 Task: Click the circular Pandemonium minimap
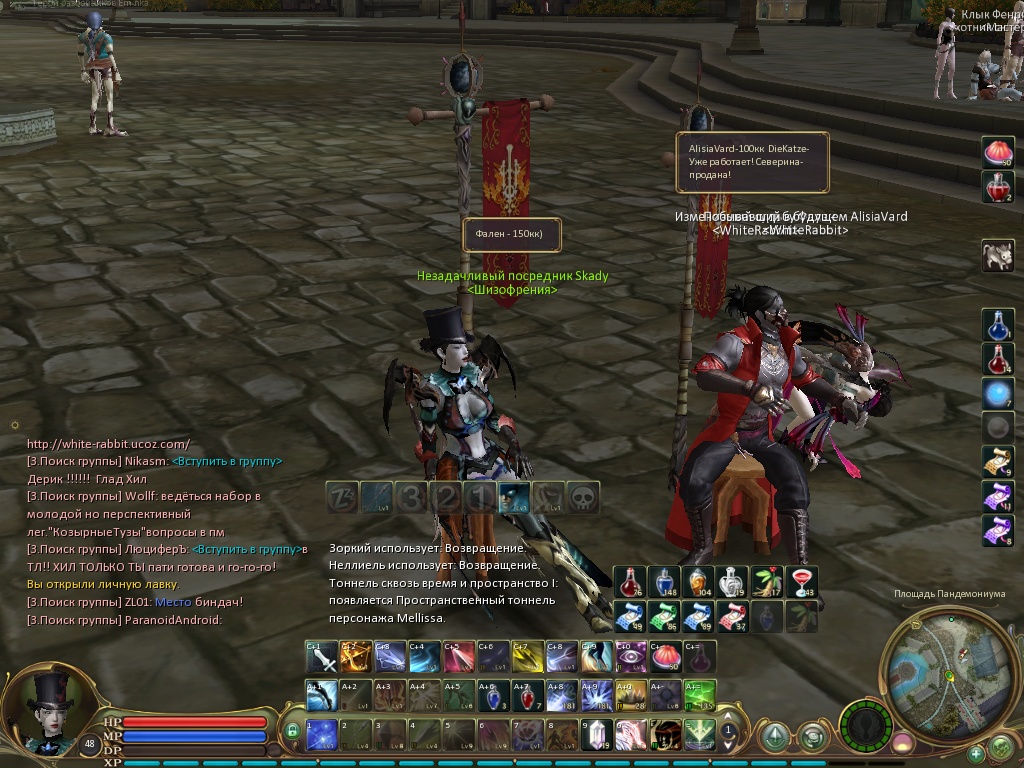[x=938, y=664]
